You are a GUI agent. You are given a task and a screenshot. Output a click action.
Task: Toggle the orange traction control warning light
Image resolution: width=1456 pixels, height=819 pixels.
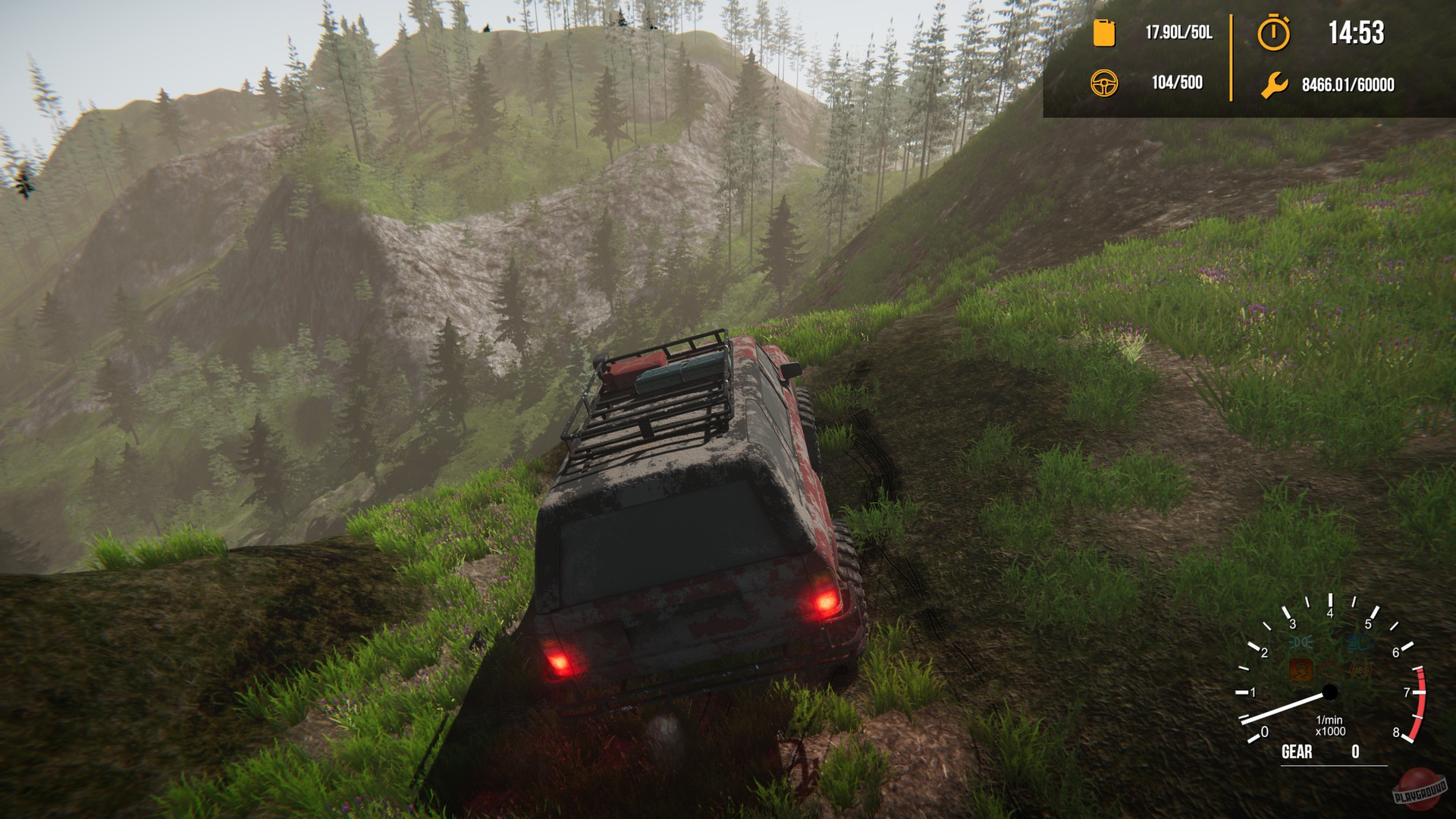(x=1300, y=671)
